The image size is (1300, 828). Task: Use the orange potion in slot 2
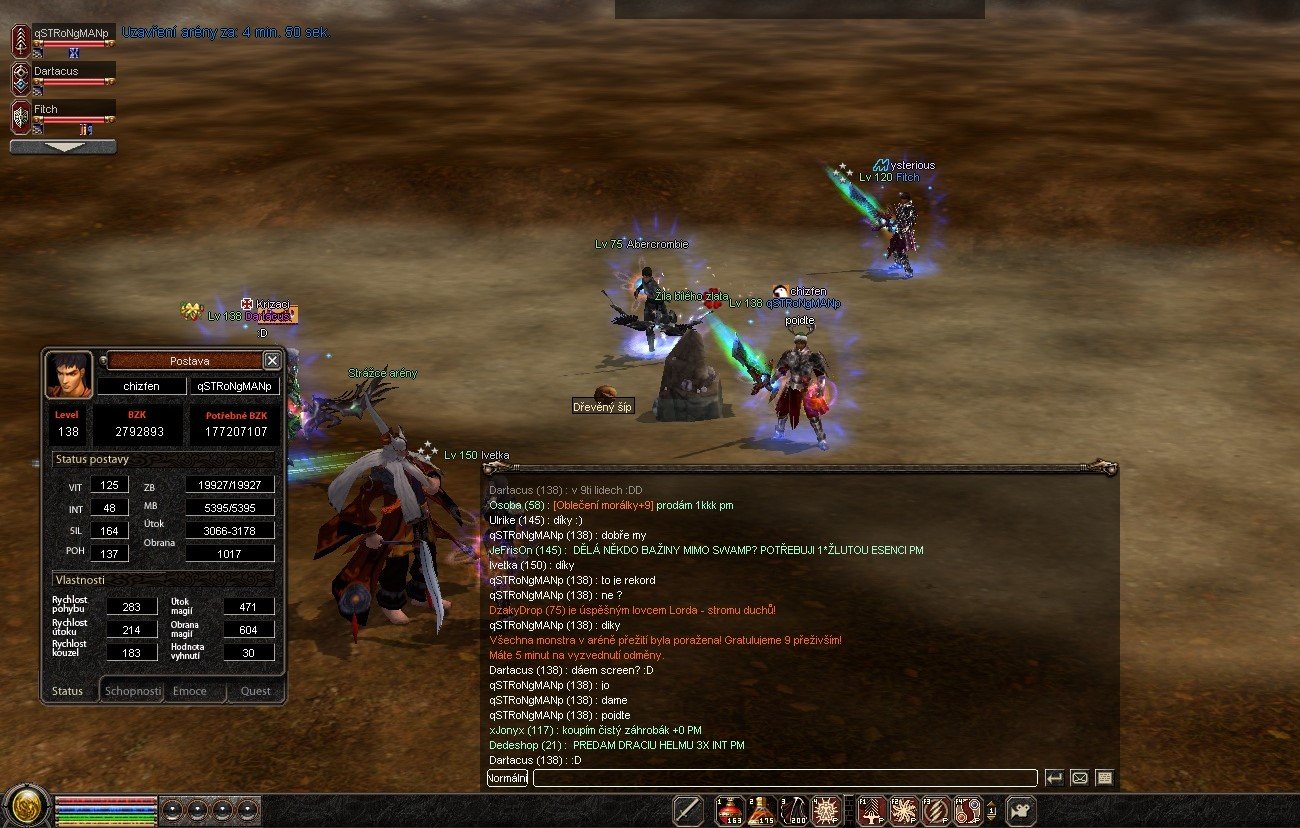[x=762, y=809]
